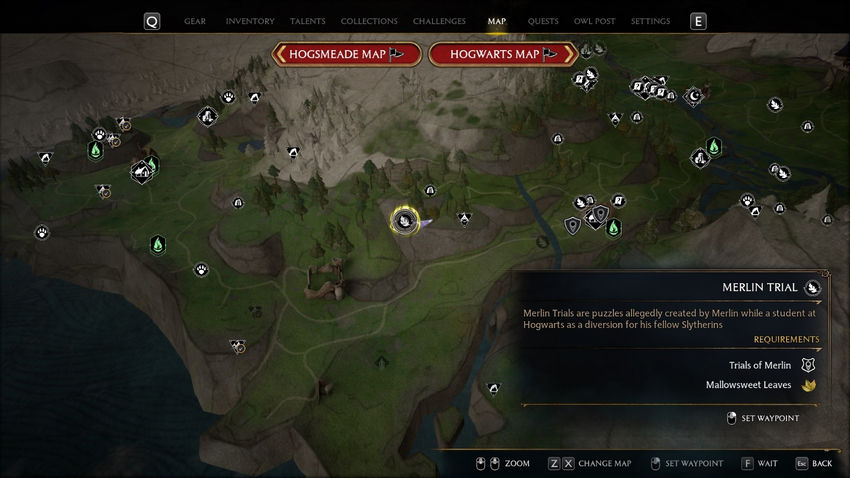This screenshot has width=850, height=478.
Task: Select the house-shaped hamlet map marker
Action: pos(141,172)
